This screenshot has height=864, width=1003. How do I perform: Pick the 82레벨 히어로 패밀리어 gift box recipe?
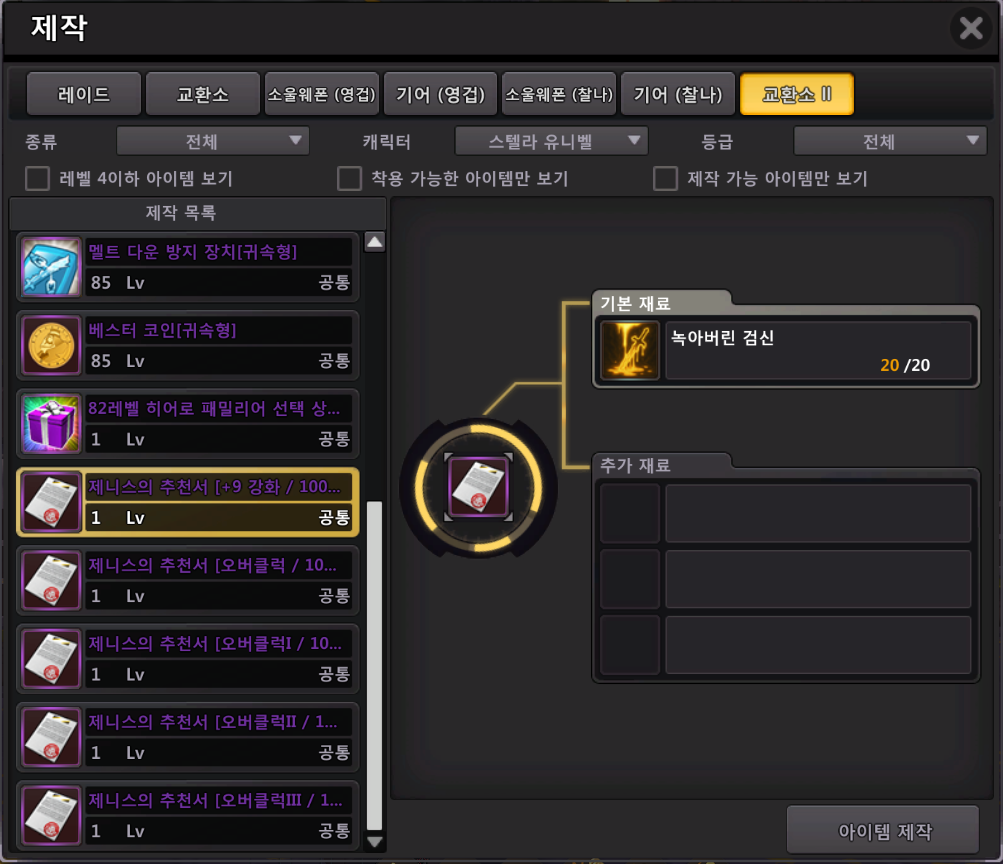point(188,423)
